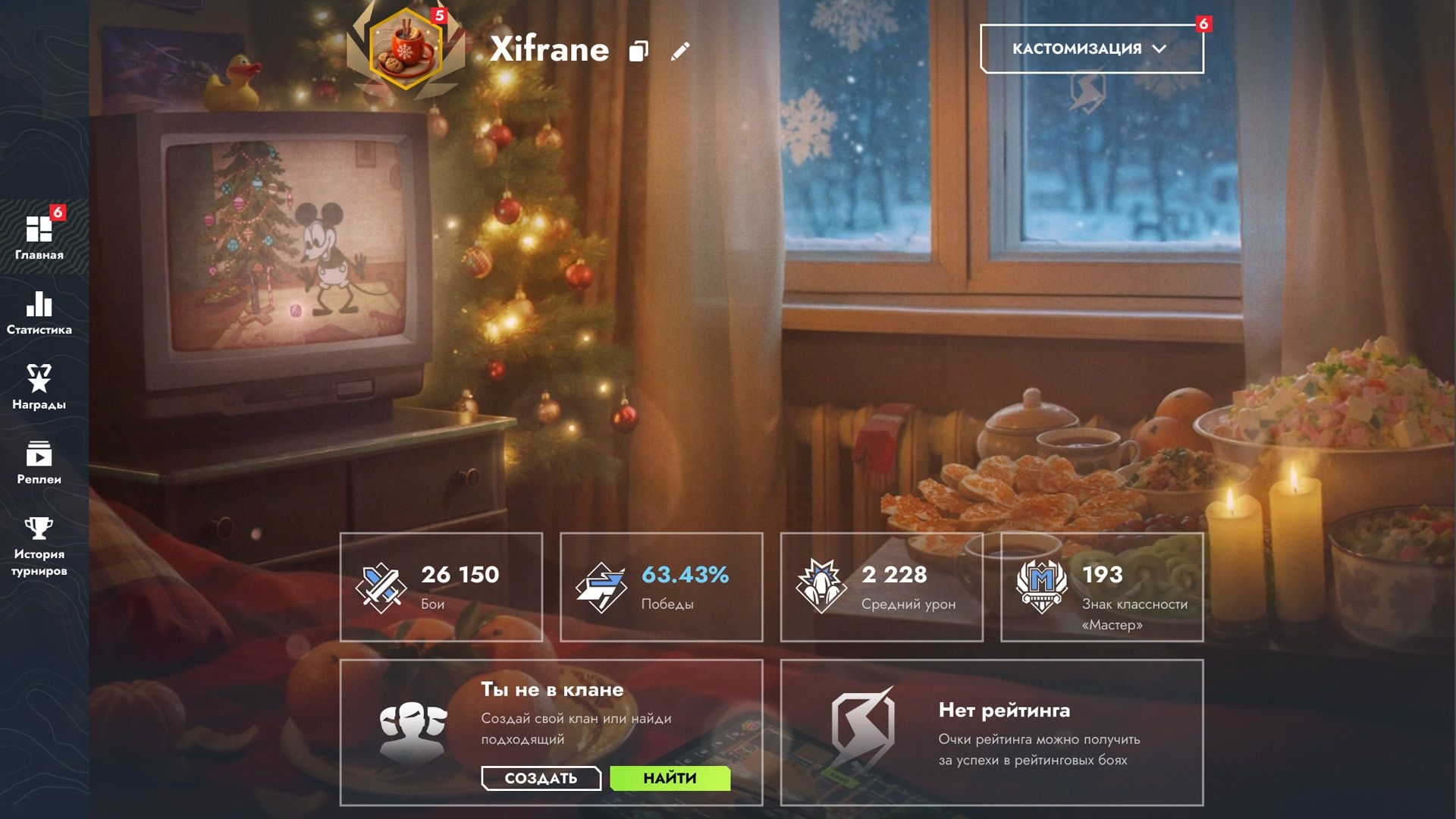Open the Нет рейтинга rating panel
The image size is (1456, 819).
pos(992,732)
